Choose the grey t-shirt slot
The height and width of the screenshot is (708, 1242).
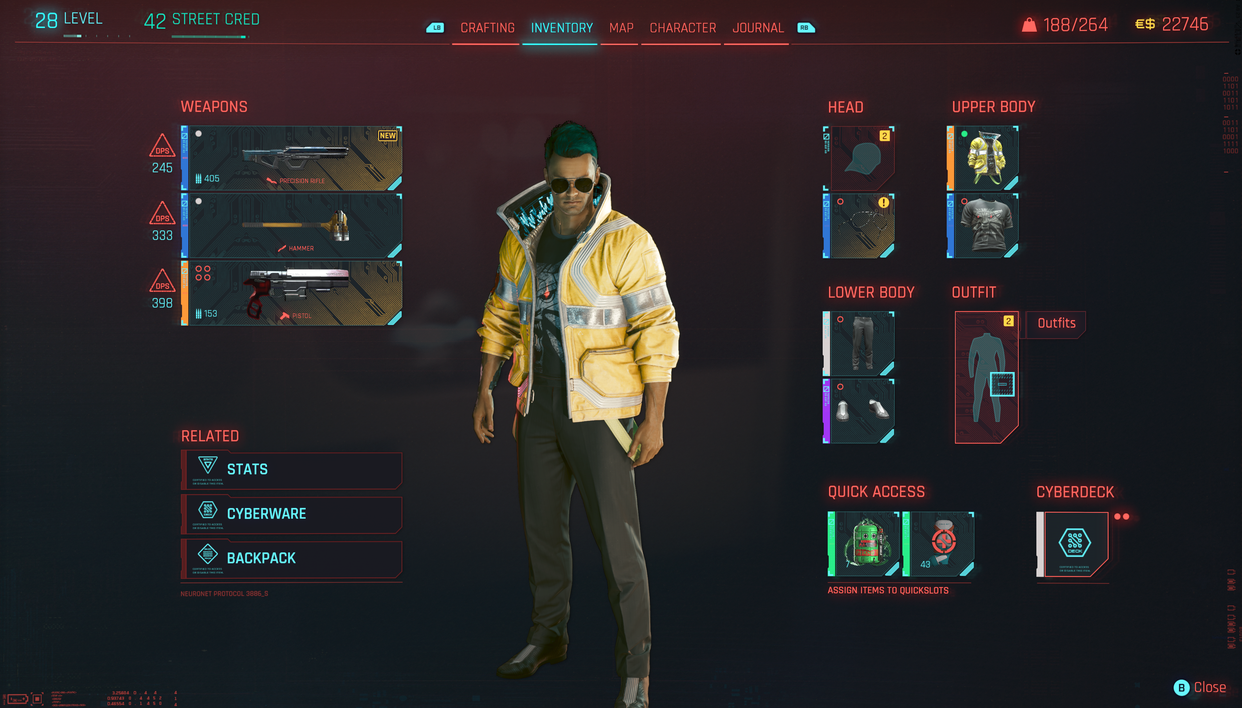(983, 226)
